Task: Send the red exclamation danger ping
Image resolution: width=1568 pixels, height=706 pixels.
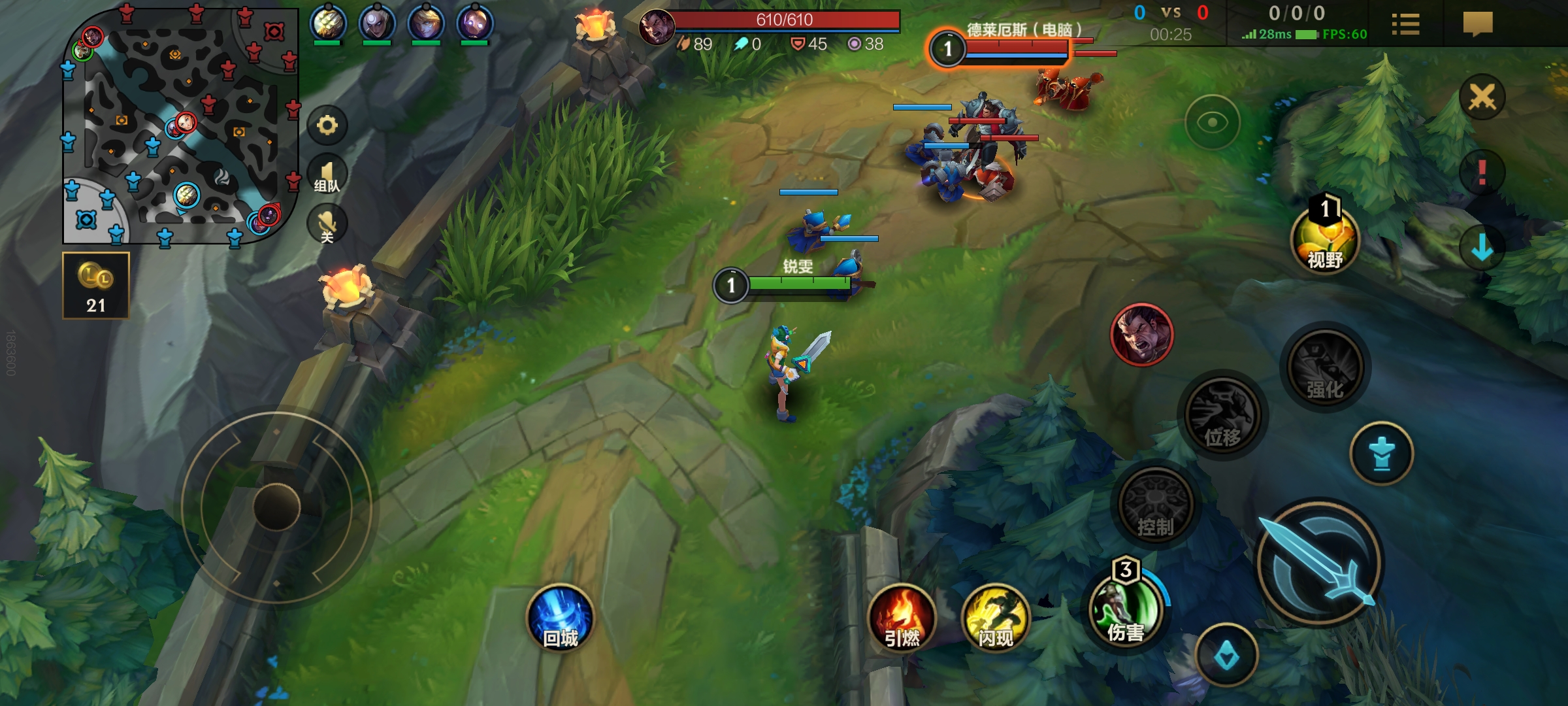Action: (x=1482, y=173)
